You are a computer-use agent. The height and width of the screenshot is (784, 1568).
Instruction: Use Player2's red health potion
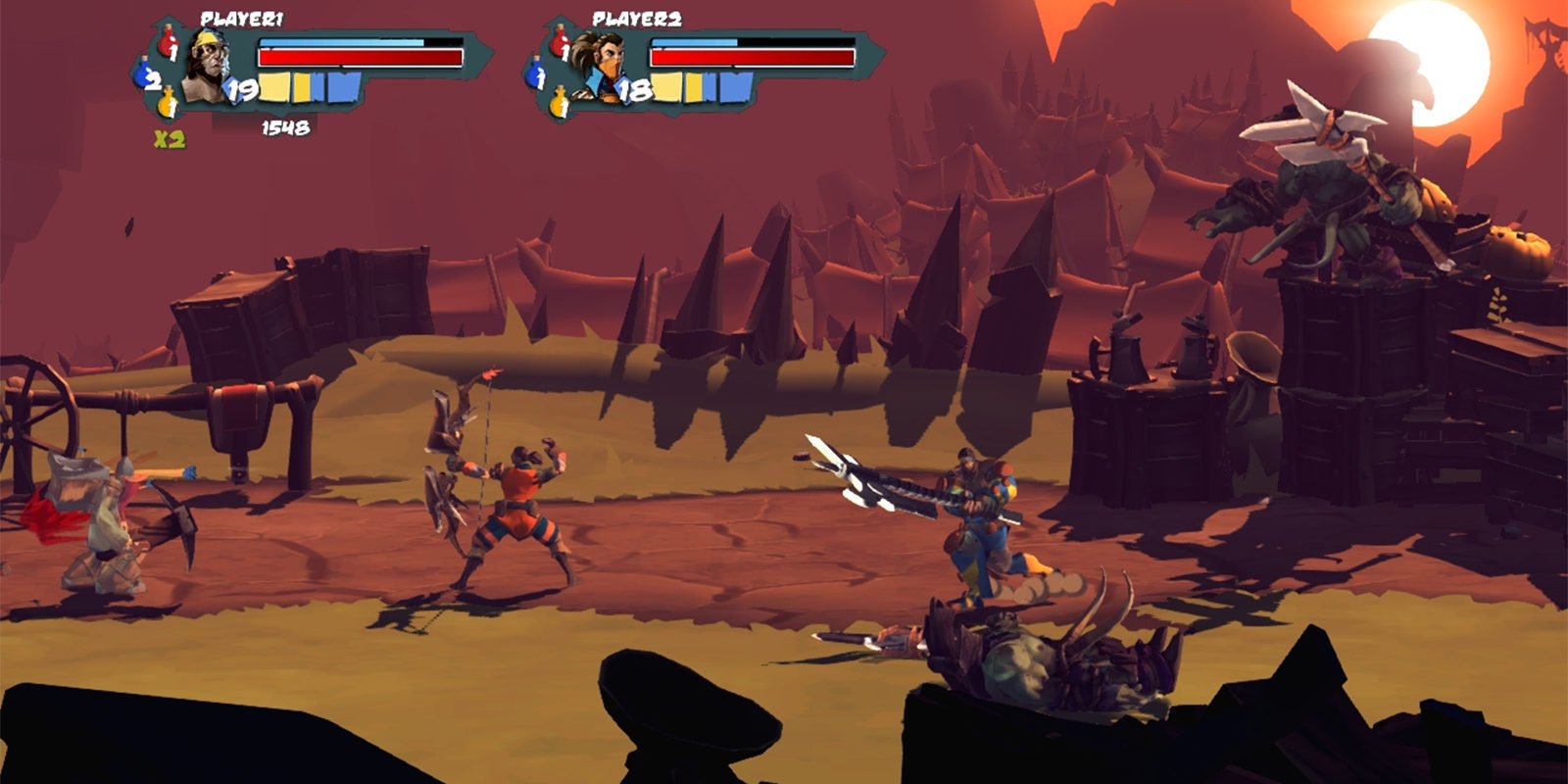click(560, 41)
